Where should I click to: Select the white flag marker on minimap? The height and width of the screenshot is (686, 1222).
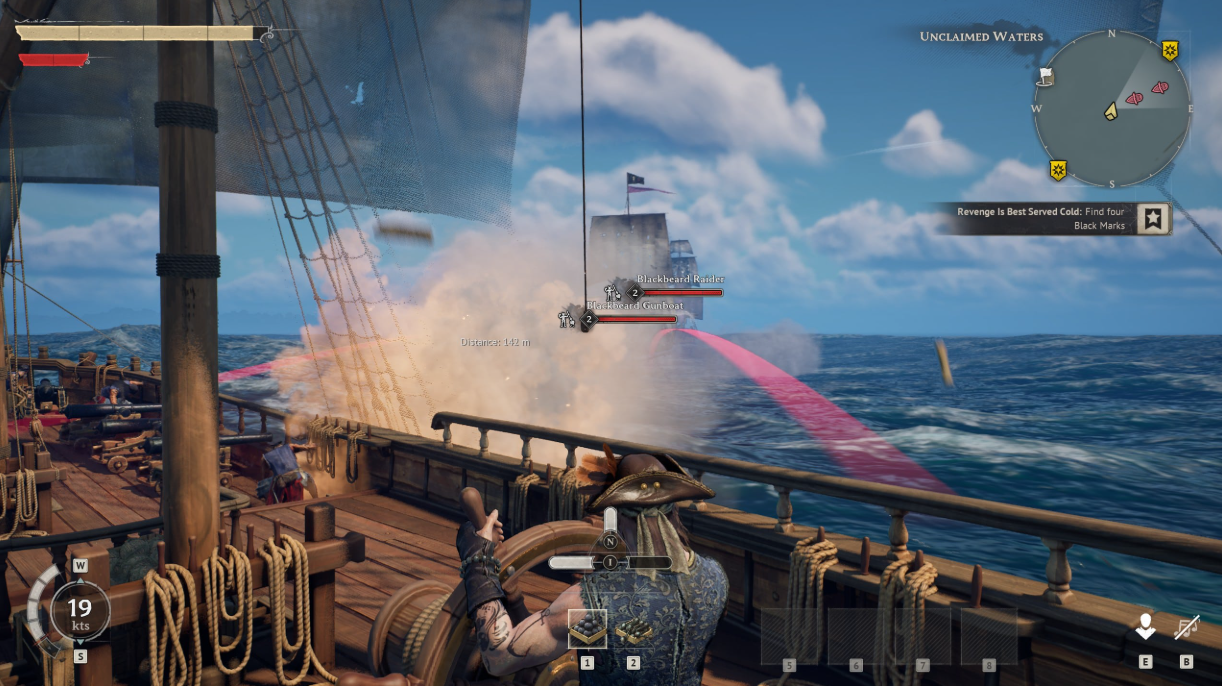(1045, 75)
